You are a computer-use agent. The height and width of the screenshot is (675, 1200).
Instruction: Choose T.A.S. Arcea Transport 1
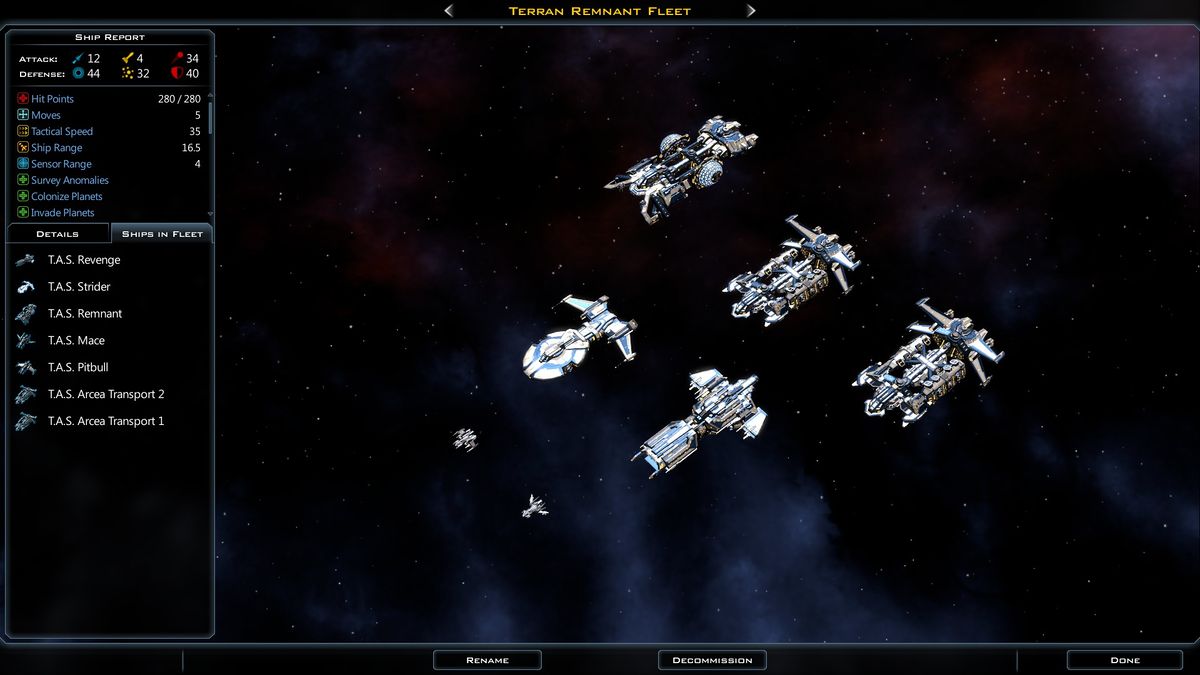click(x=106, y=422)
